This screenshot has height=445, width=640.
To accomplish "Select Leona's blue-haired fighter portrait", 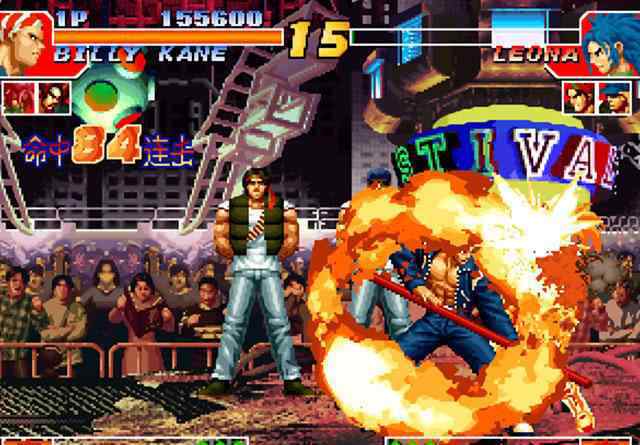I will pyautogui.click(x=612, y=44).
